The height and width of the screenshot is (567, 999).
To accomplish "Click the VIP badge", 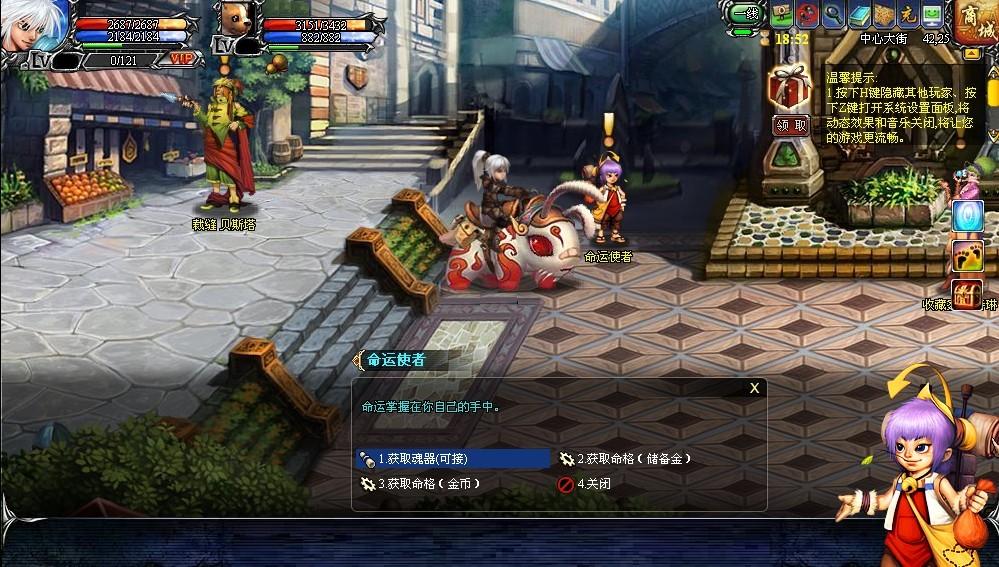I will click(182, 60).
